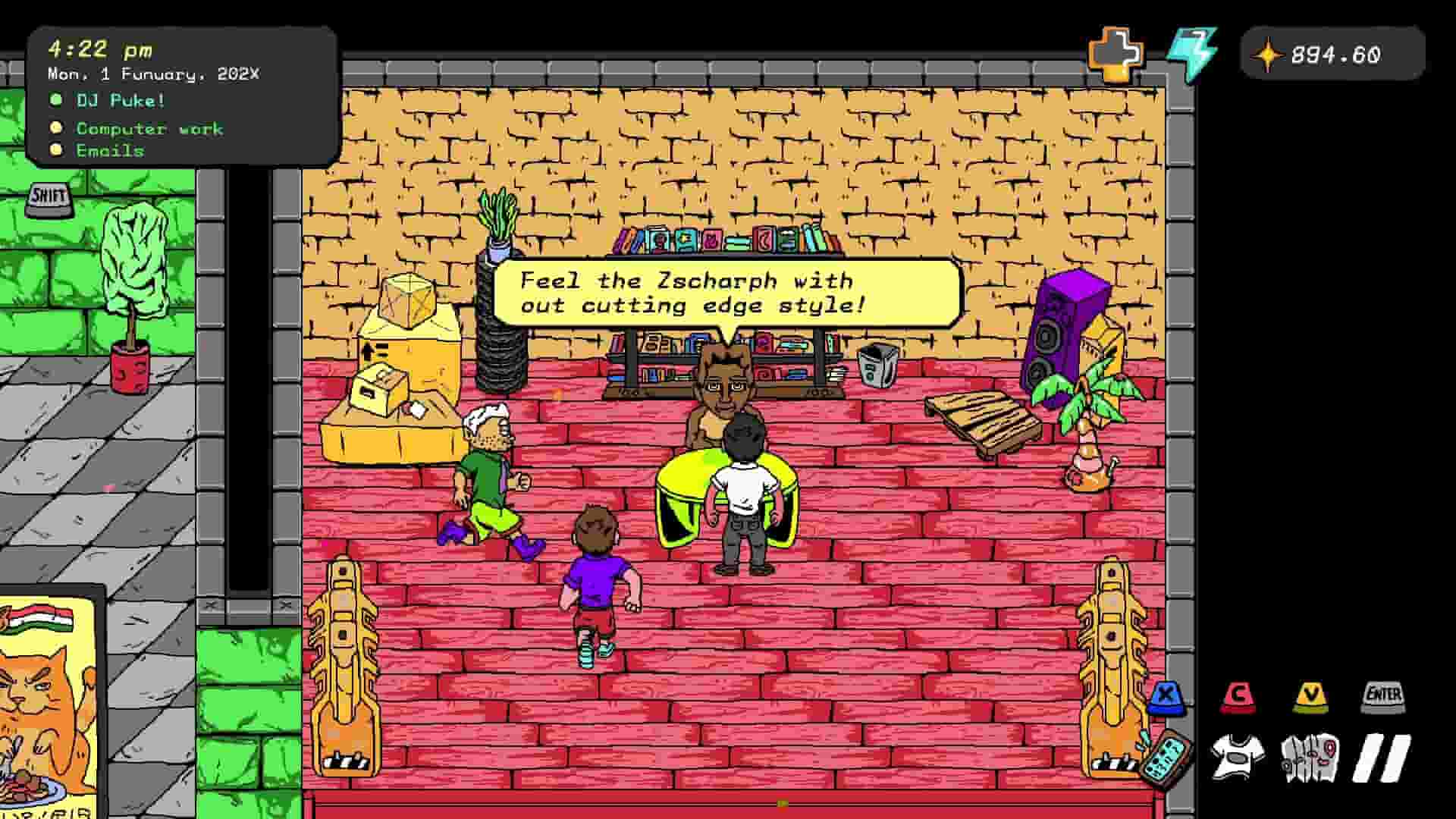
Task: Click the orange health plus icon
Action: pos(1113,53)
